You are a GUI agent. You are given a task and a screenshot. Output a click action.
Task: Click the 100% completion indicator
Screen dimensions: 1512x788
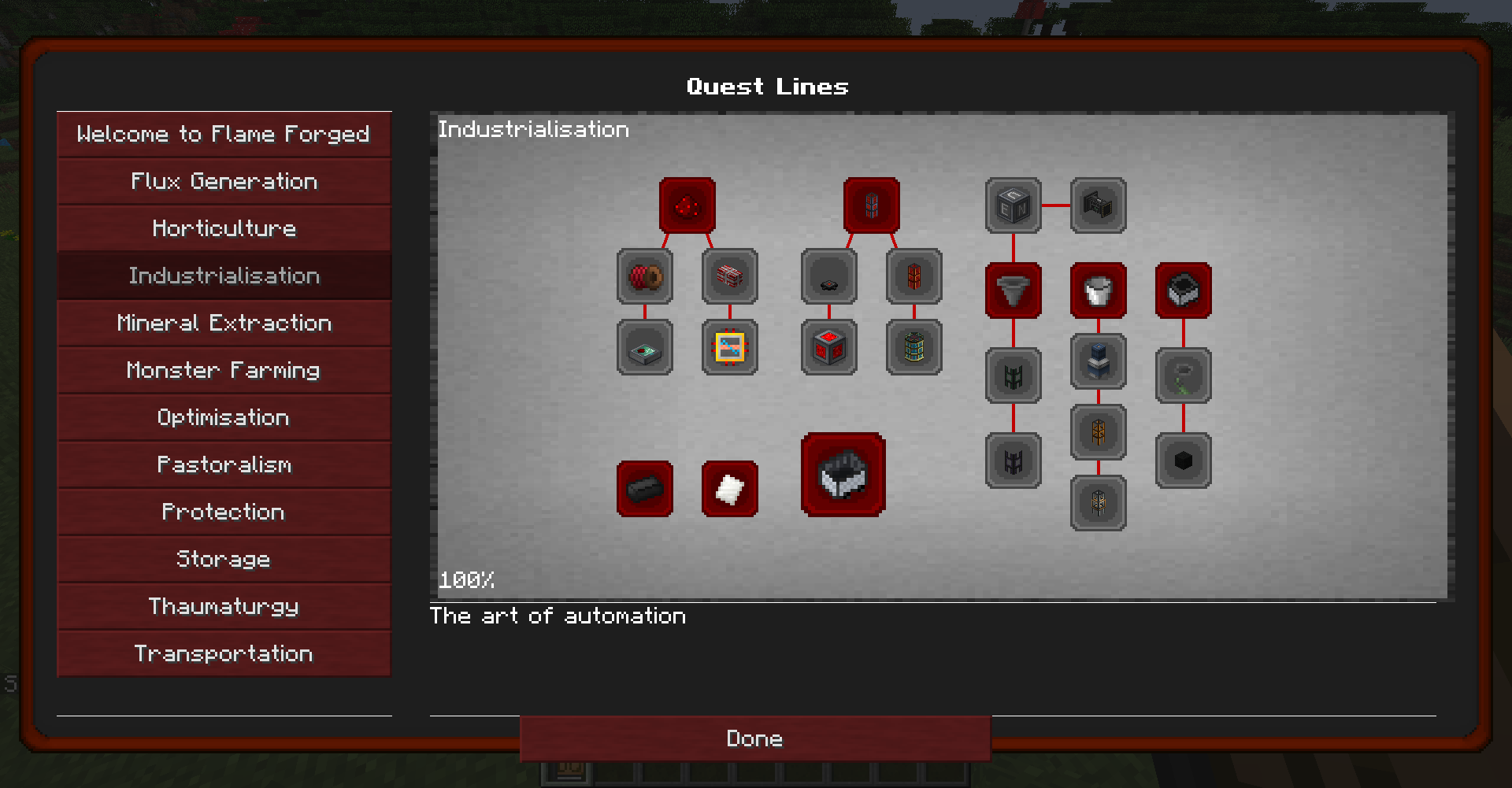click(x=466, y=580)
